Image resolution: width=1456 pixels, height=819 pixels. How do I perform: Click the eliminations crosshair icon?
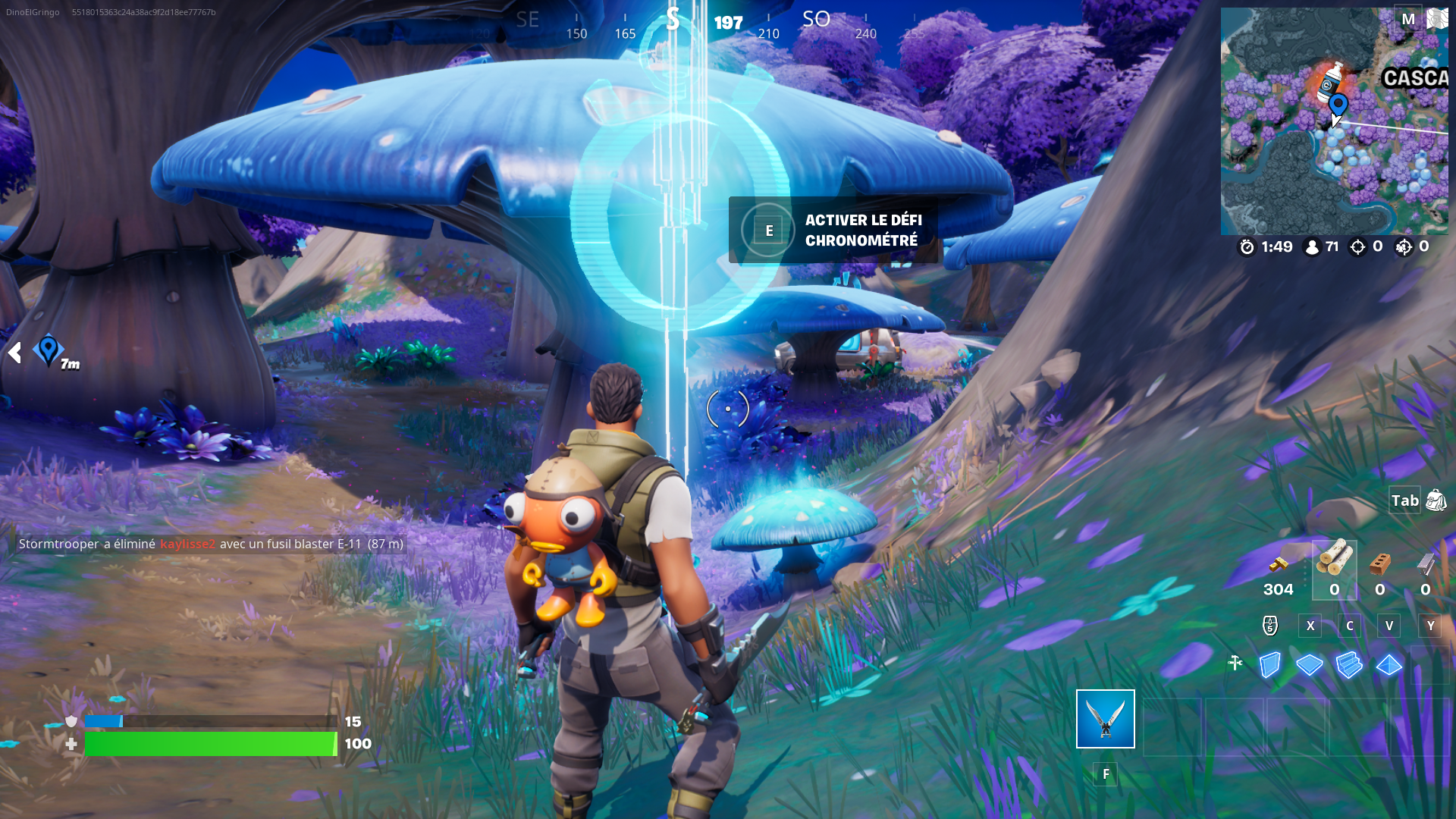click(x=1357, y=246)
